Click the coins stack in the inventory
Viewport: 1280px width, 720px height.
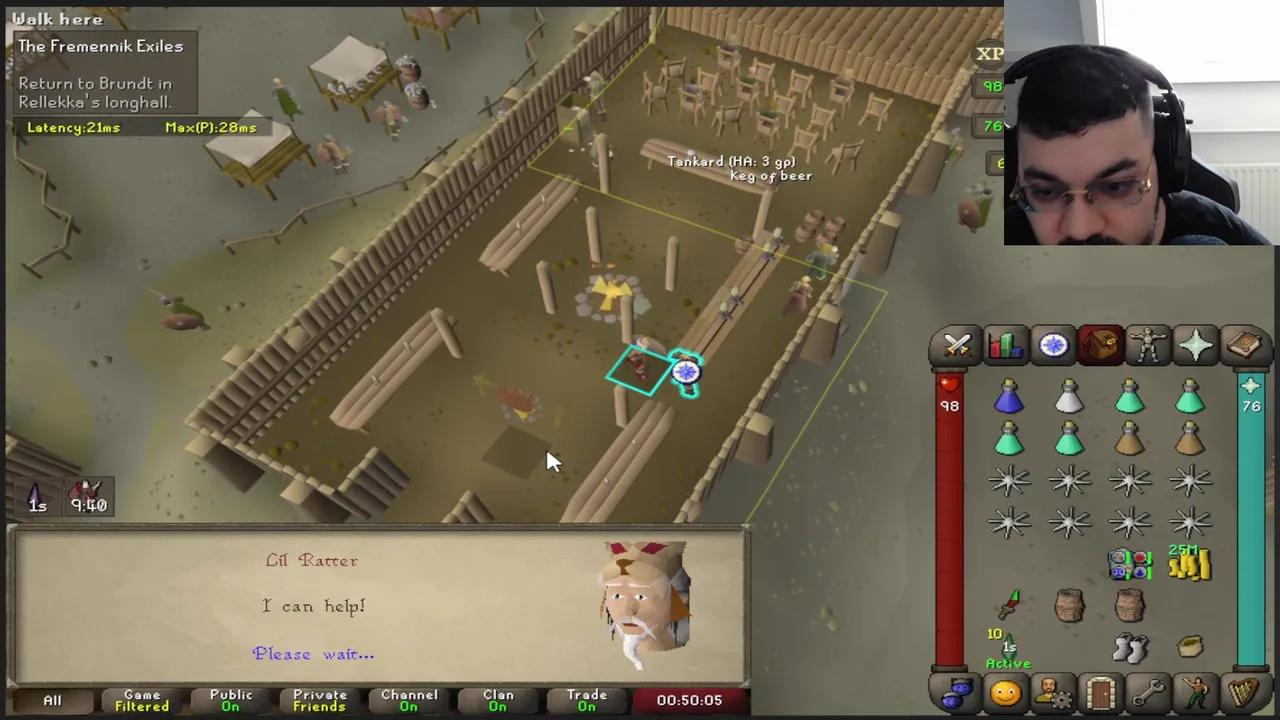pos(1189,567)
